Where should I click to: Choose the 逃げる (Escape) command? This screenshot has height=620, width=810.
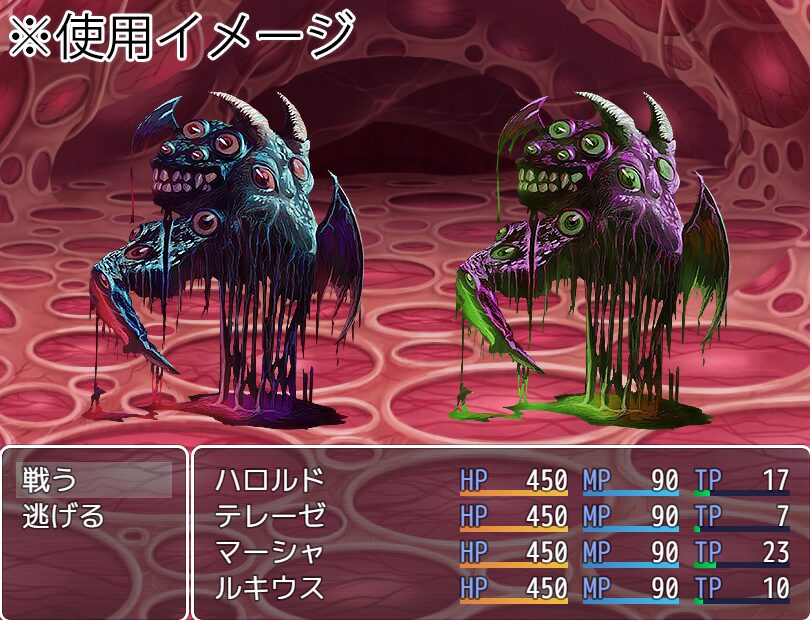[64, 517]
